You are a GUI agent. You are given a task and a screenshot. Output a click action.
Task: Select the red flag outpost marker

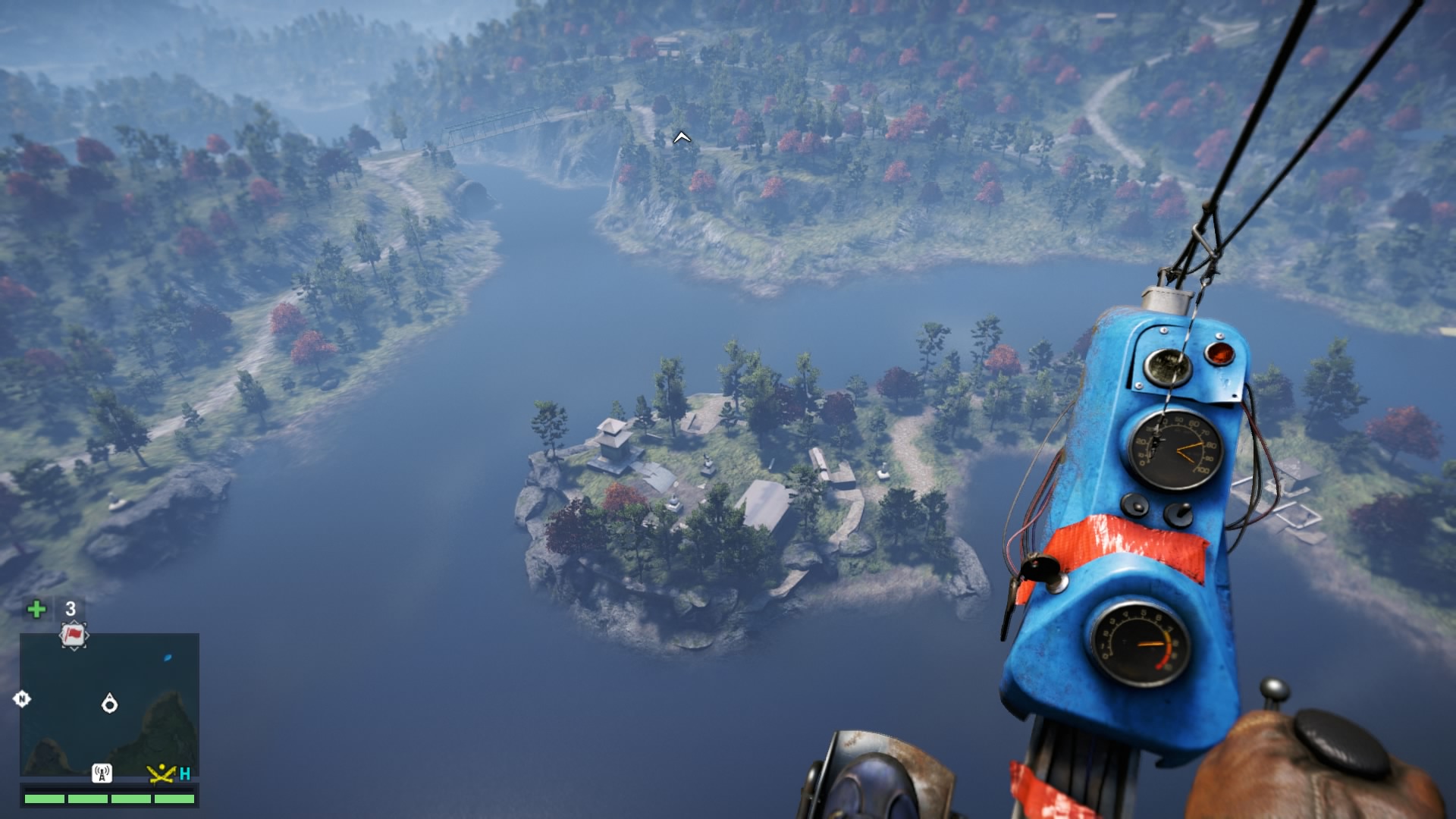click(x=74, y=635)
